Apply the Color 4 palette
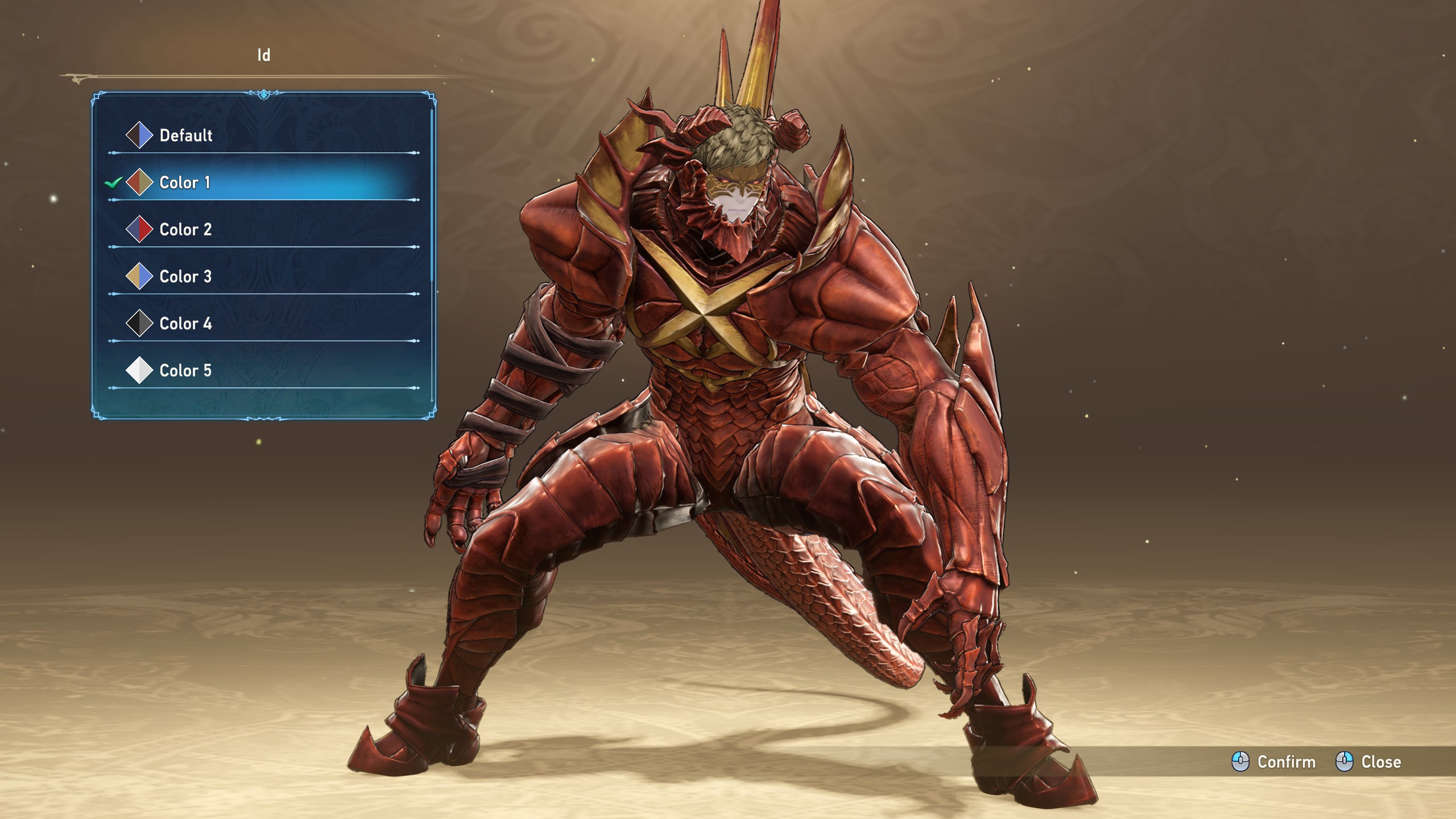1456x819 pixels. coord(185,324)
